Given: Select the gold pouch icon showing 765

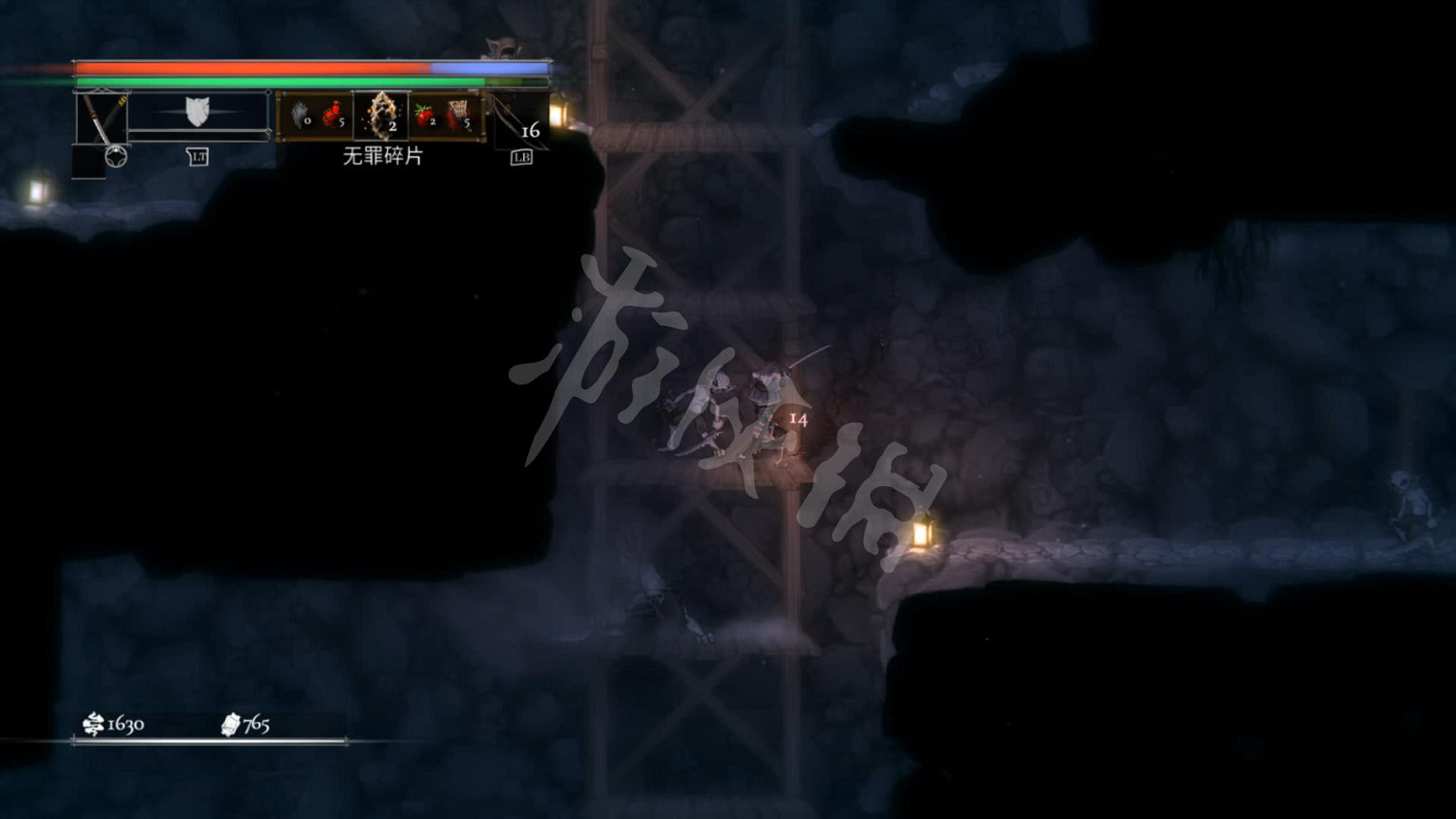Looking at the screenshot, I should click(x=231, y=723).
